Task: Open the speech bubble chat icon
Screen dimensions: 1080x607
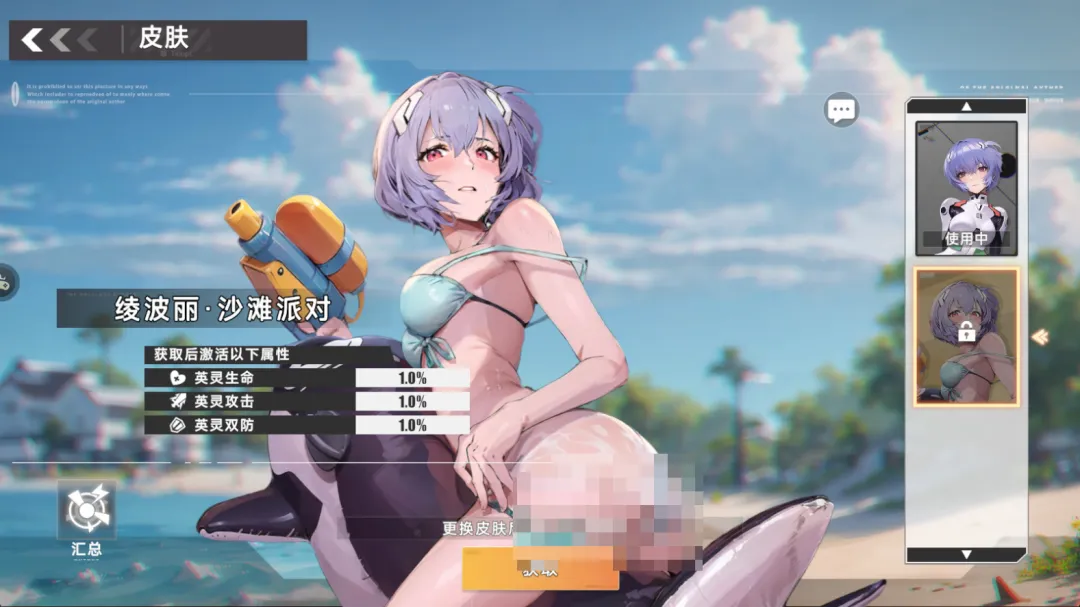Action: (x=841, y=110)
